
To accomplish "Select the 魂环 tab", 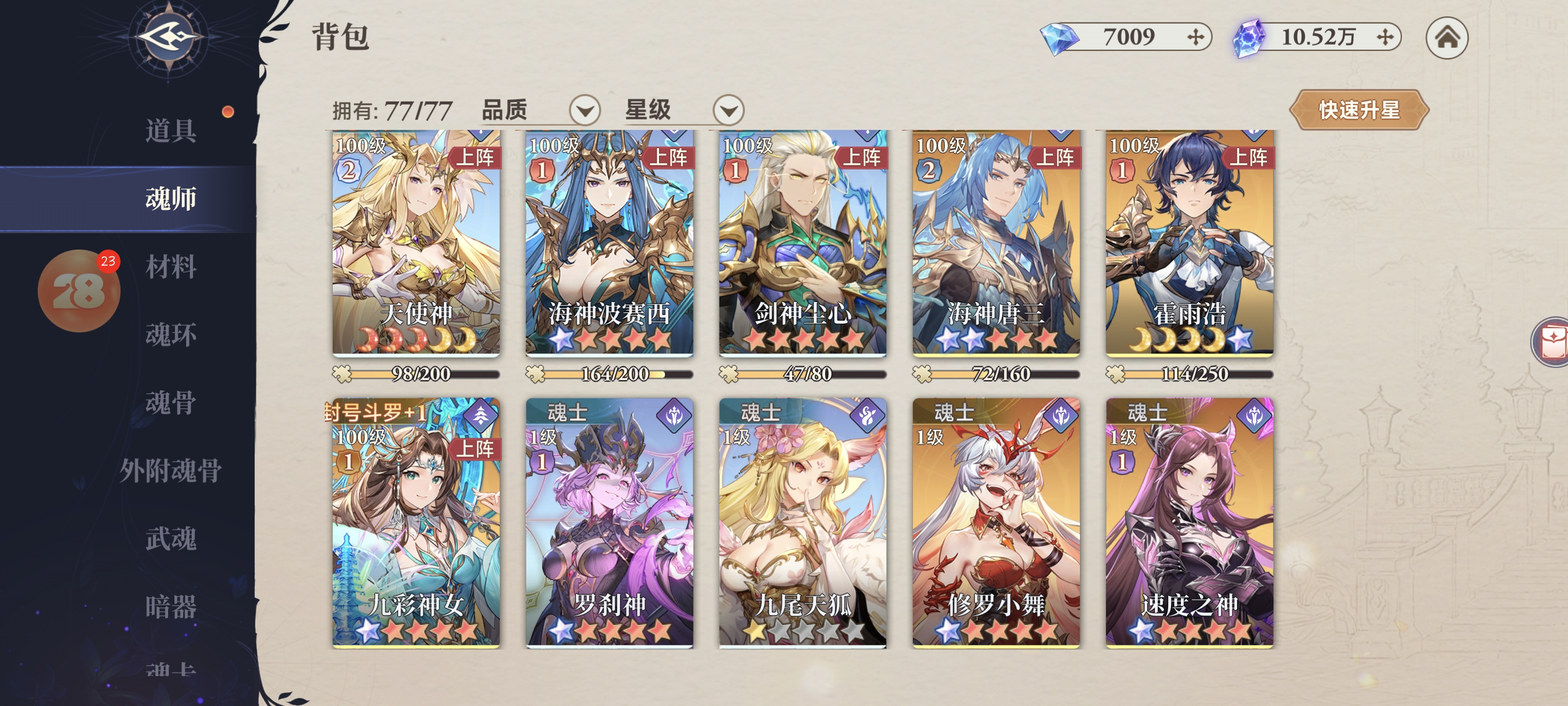I will click(171, 335).
